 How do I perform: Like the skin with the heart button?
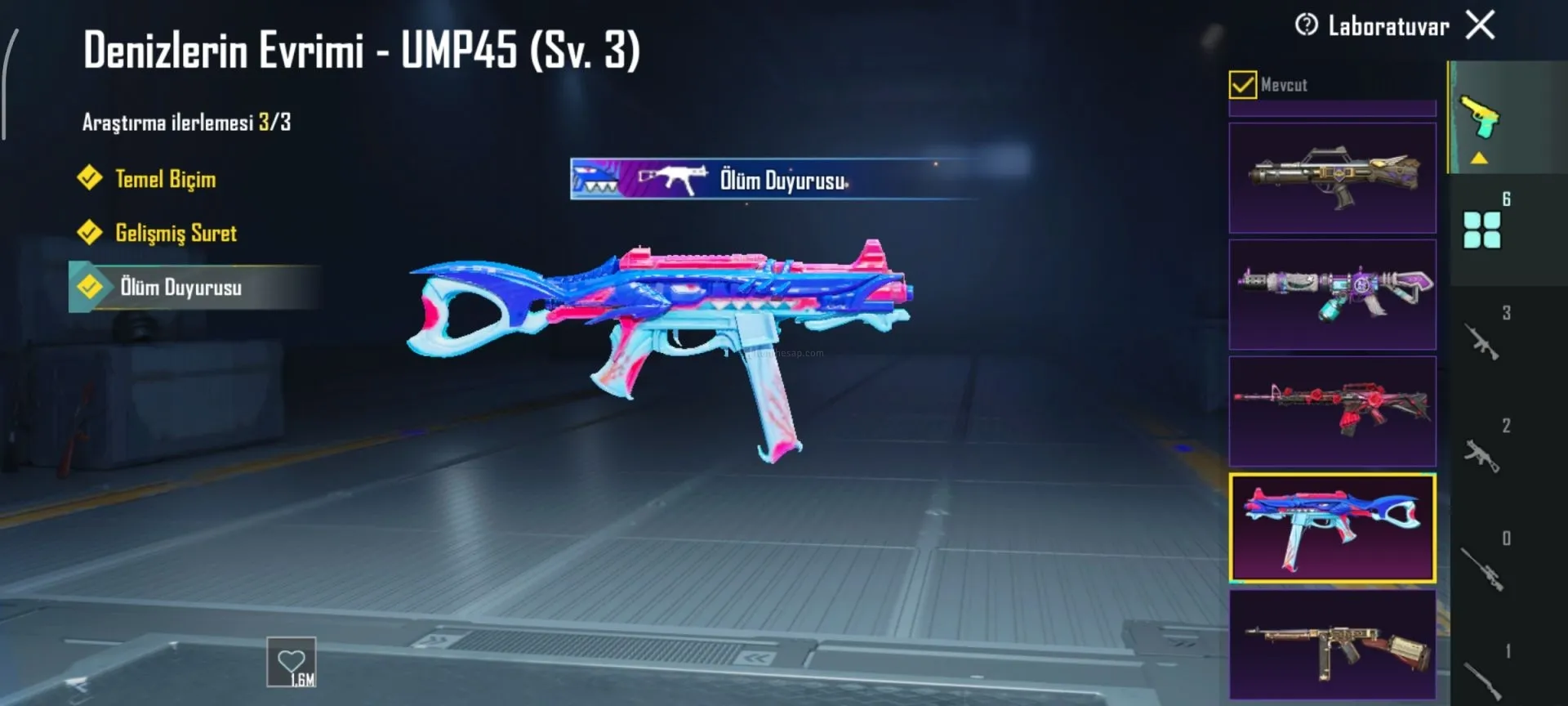[x=292, y=662]
